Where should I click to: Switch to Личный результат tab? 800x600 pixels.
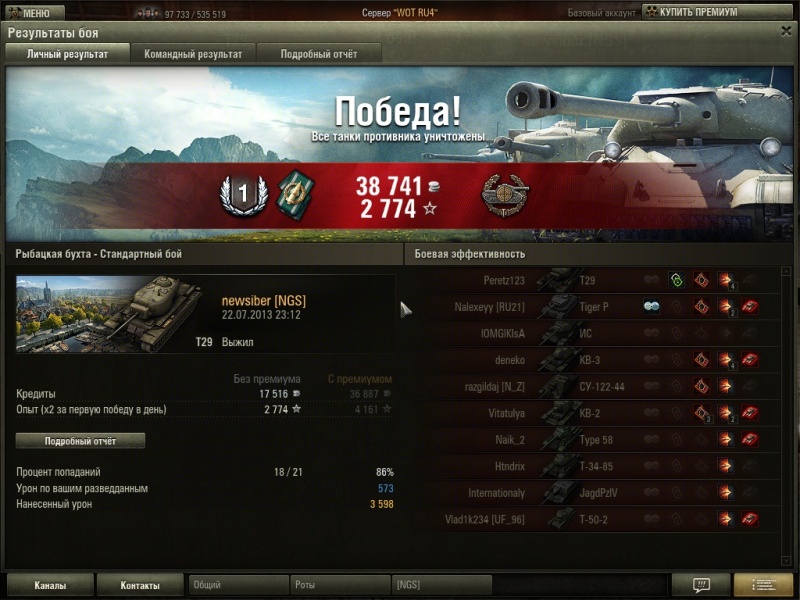(x=68, y=54)
